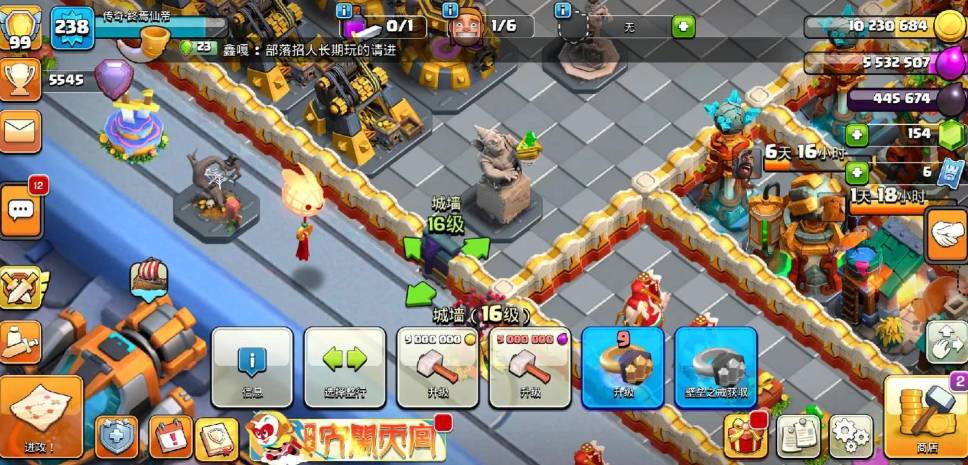Open the shield protection info icon
The height and width of the screenshot is (465, 968).
pos(116,437)
